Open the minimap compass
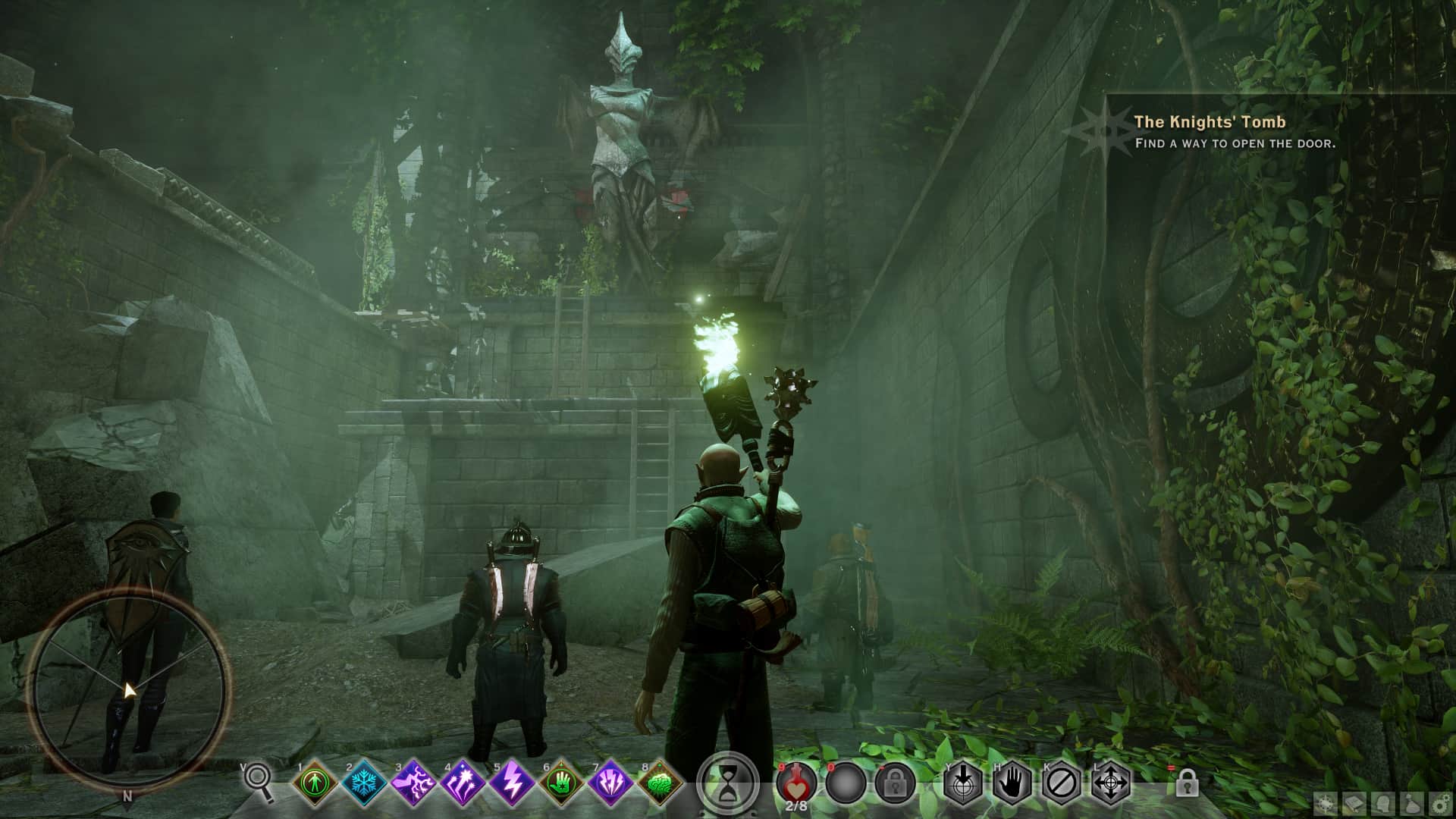The width and height of the screenshot is (1456, 819). pos(127,690)
